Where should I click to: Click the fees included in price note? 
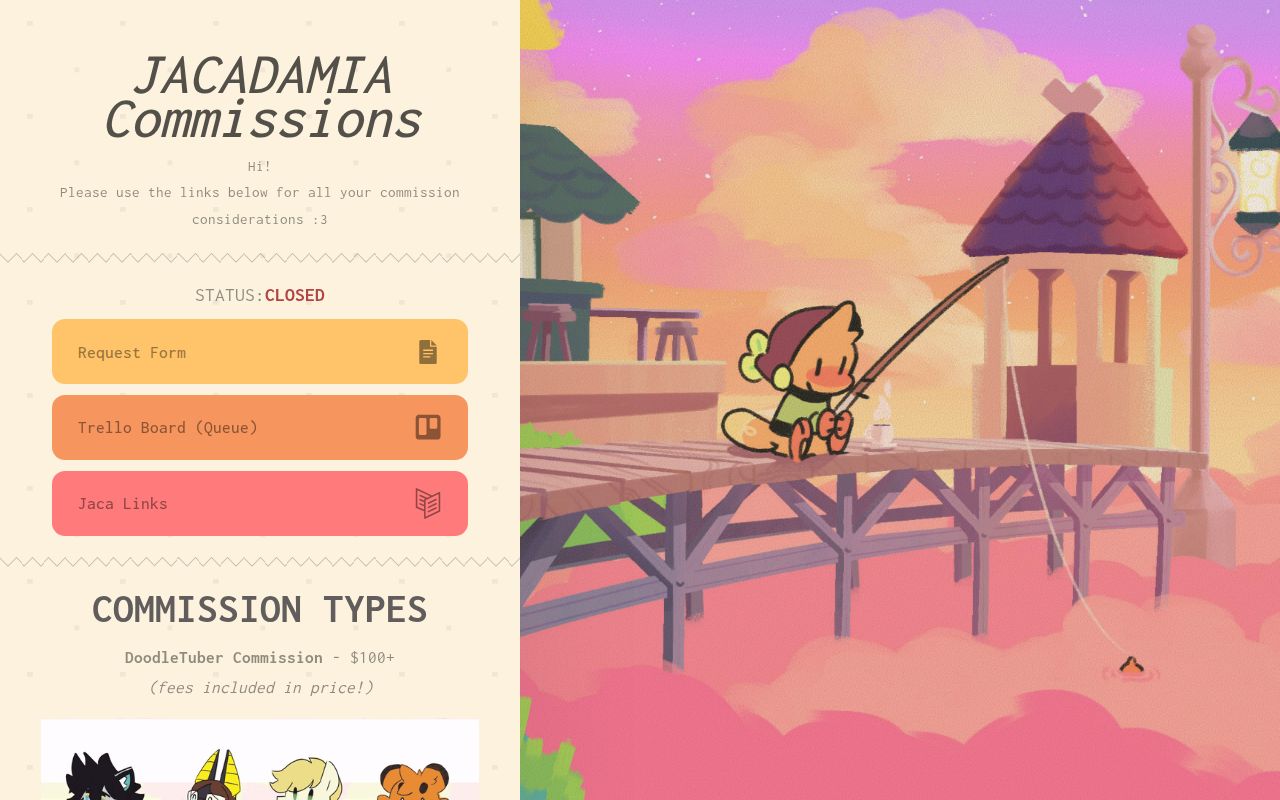[260, 687]
